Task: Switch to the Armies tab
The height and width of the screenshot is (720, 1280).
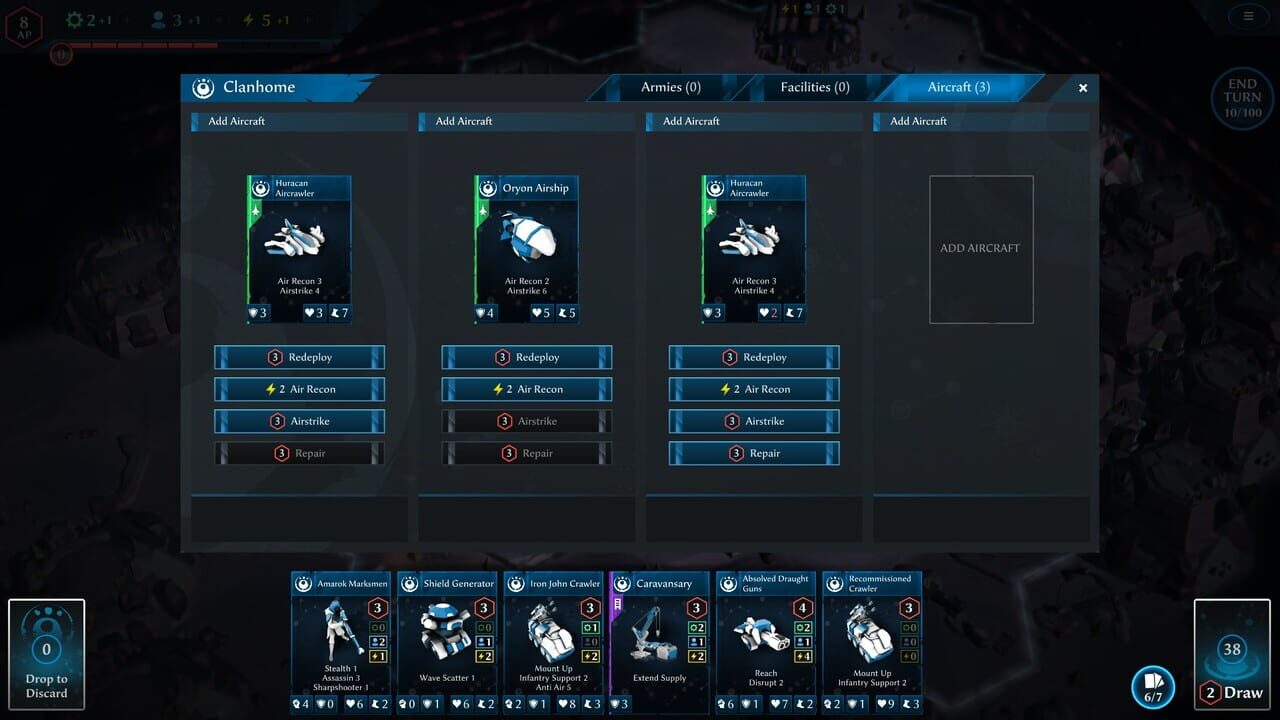Action: point(669,87)
